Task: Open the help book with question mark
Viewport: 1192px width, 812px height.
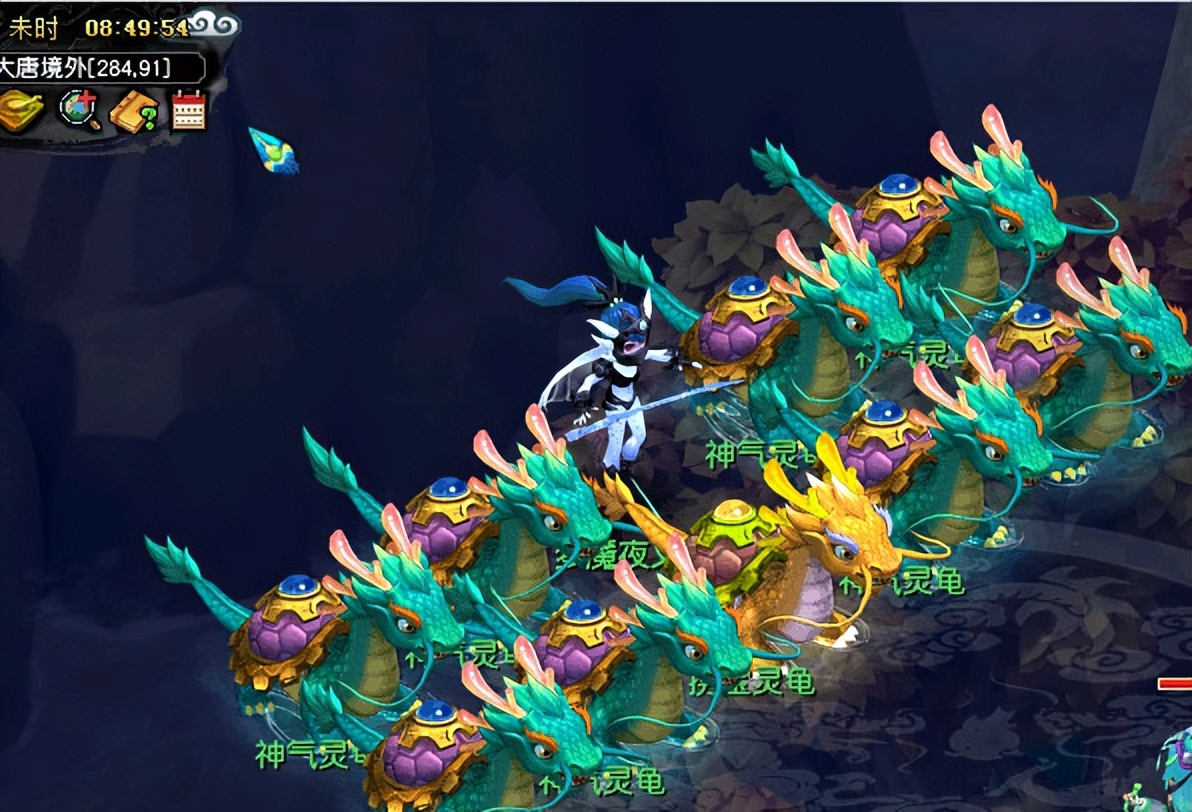Action: coord(132,111)
